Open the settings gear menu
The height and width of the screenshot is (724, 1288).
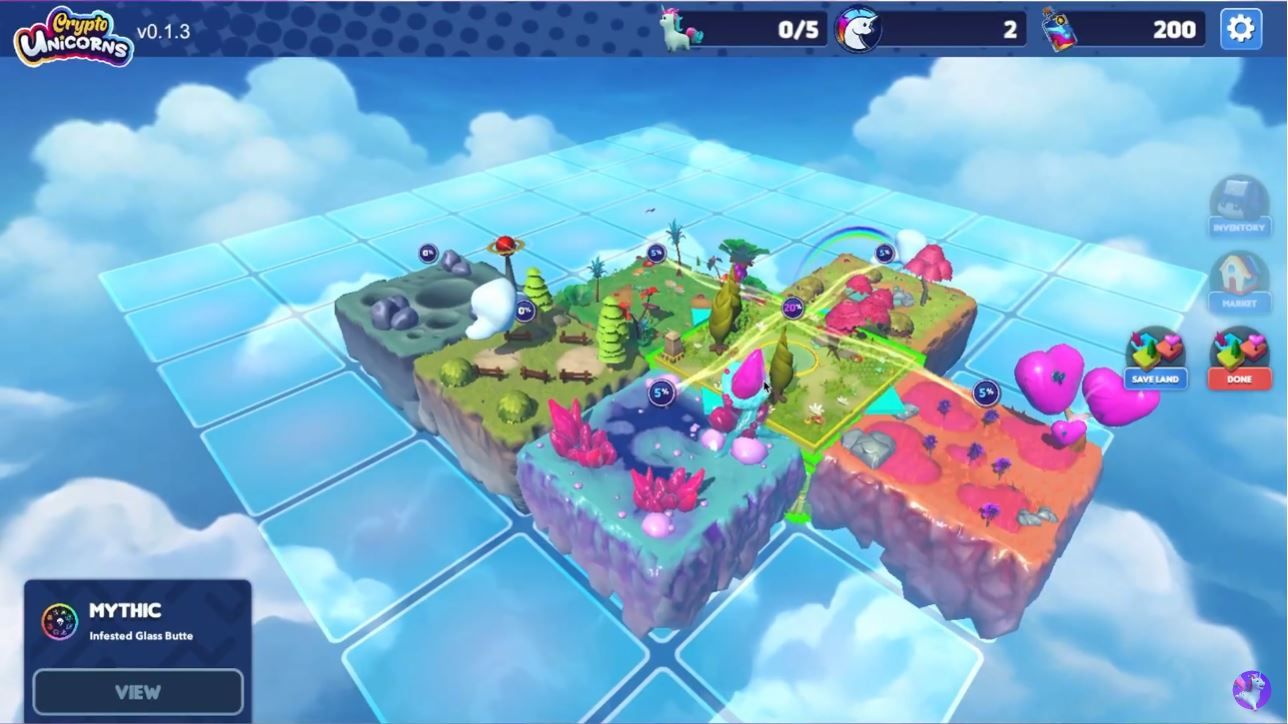click(x=1240, y=29)
